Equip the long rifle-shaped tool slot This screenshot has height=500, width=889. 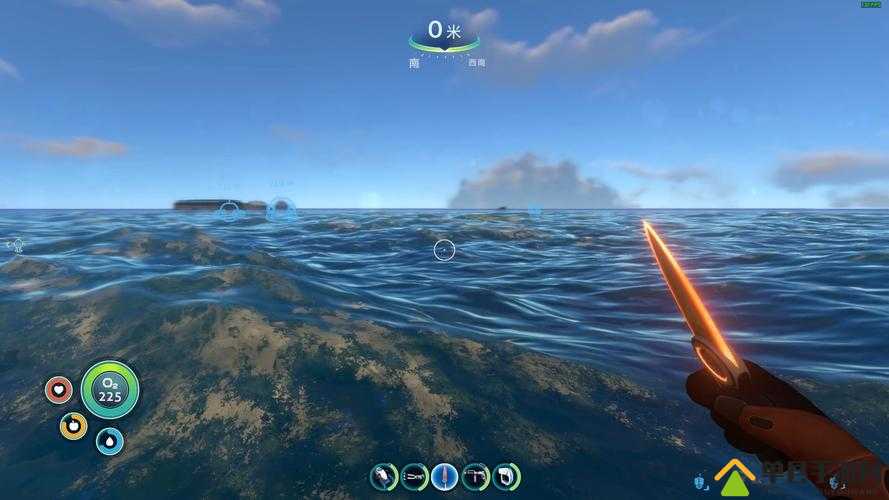(x=414, y=476)
